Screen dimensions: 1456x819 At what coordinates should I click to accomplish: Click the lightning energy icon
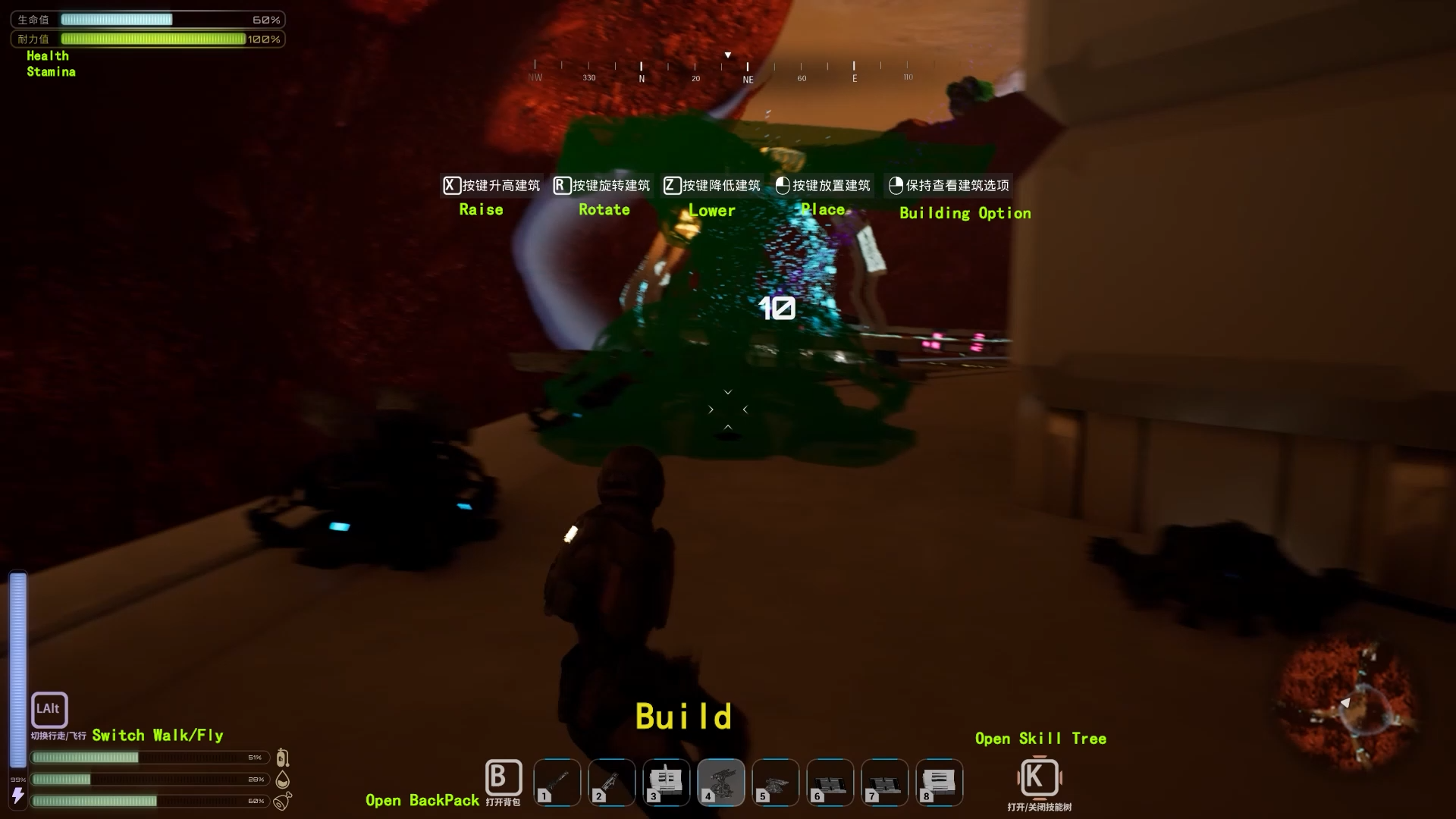click(x=18, y=795)
